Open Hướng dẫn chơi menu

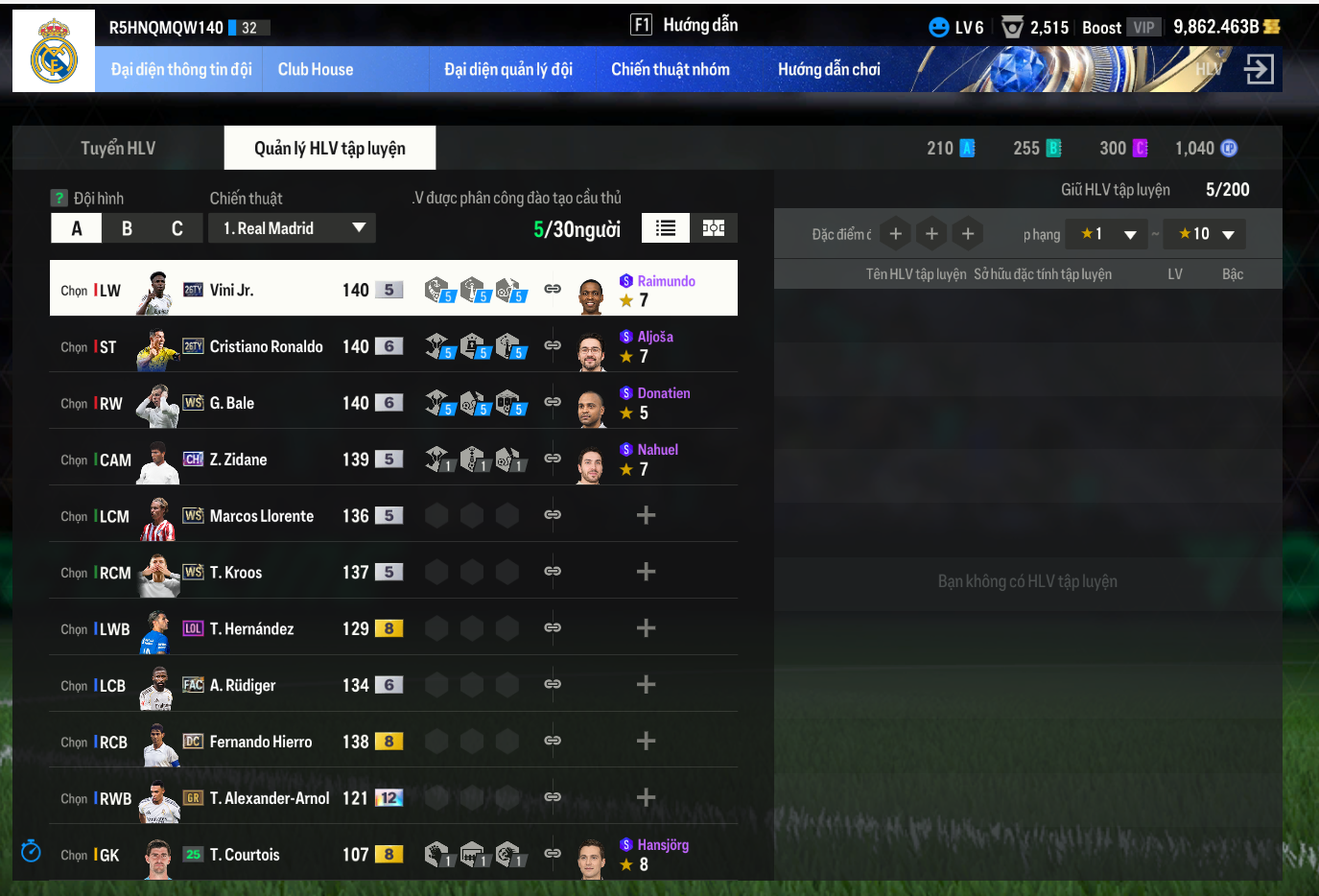pos(829,70)
